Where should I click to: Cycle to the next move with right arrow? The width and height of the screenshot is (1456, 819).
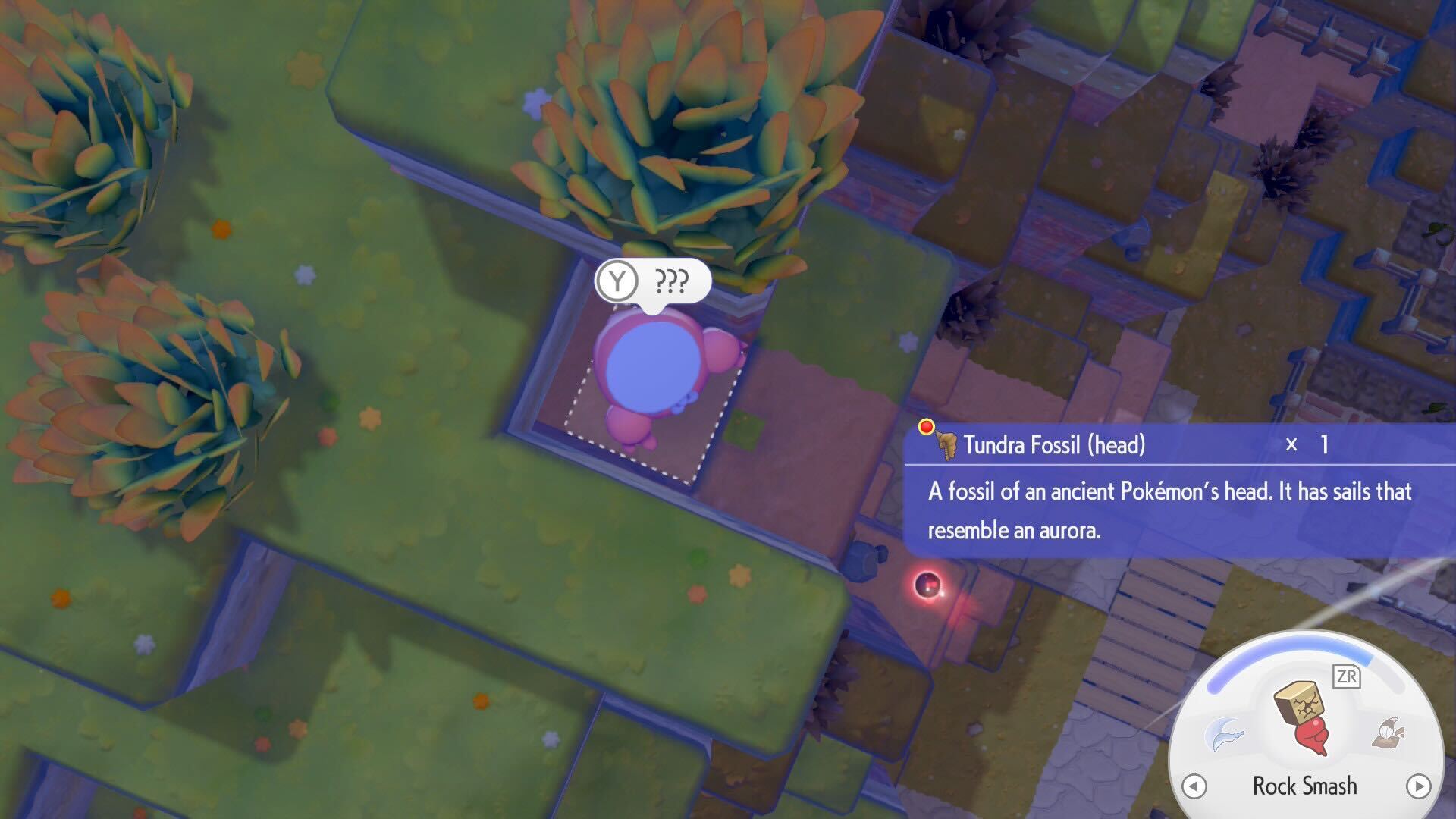pyautogui.click(x=1418, y=786)
